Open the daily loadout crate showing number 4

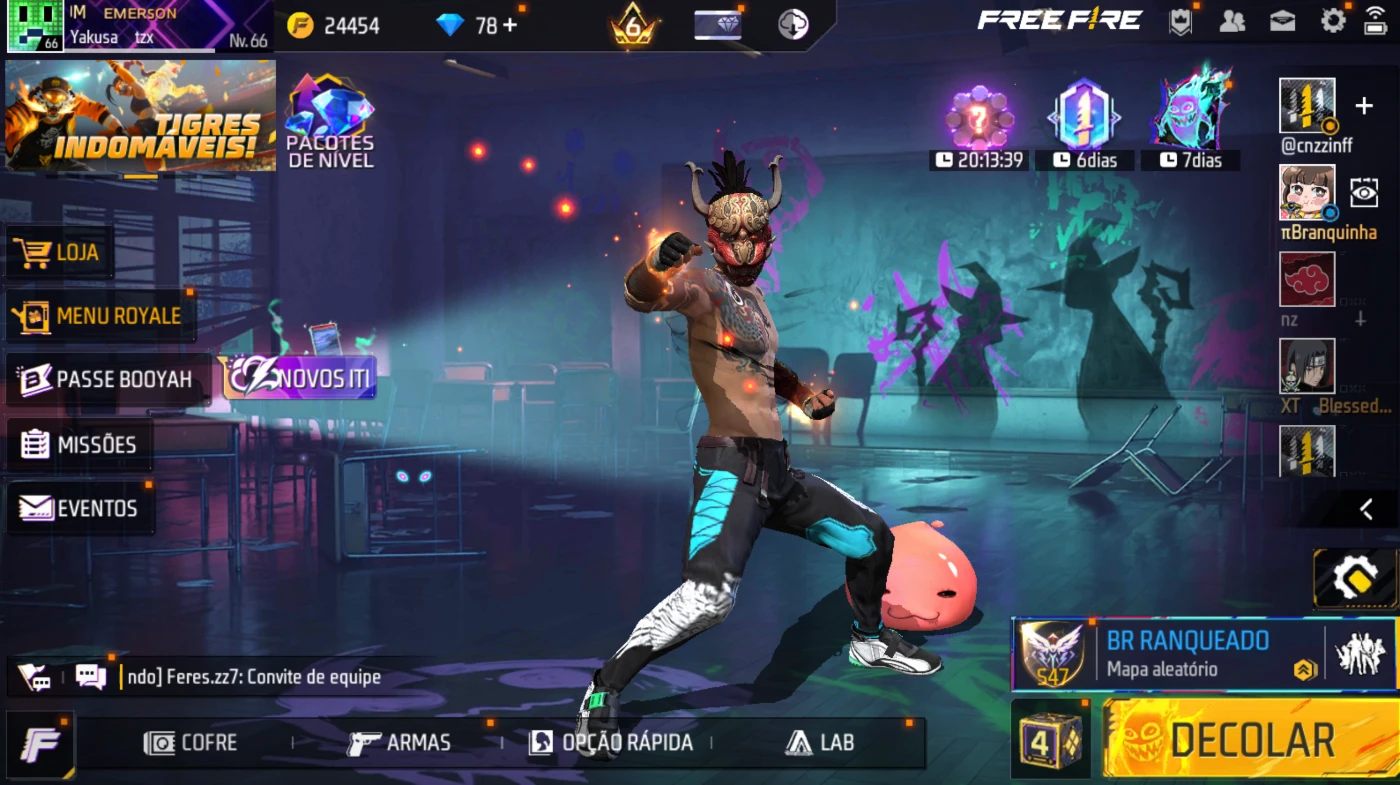click(x=1052, y=740)
